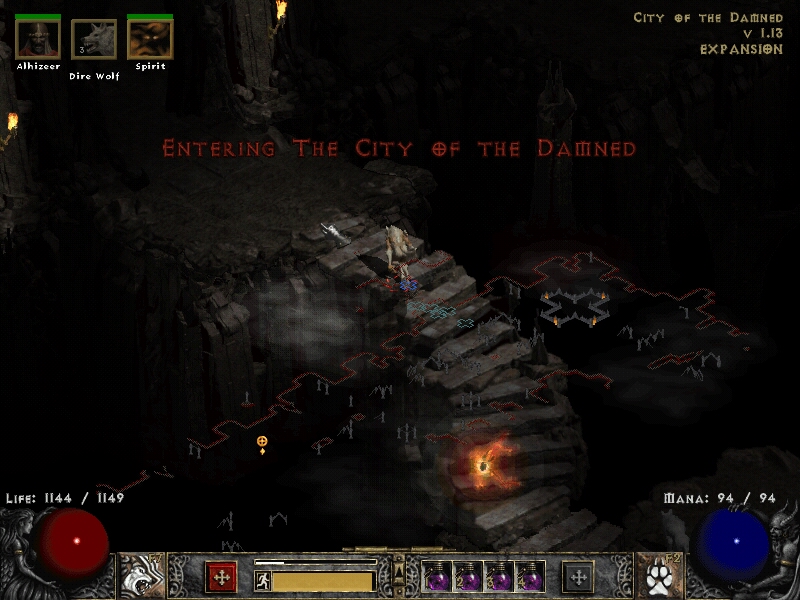Select the Spirit summon portrait
This screenshot has width=800, height=600.
point(150,39)
